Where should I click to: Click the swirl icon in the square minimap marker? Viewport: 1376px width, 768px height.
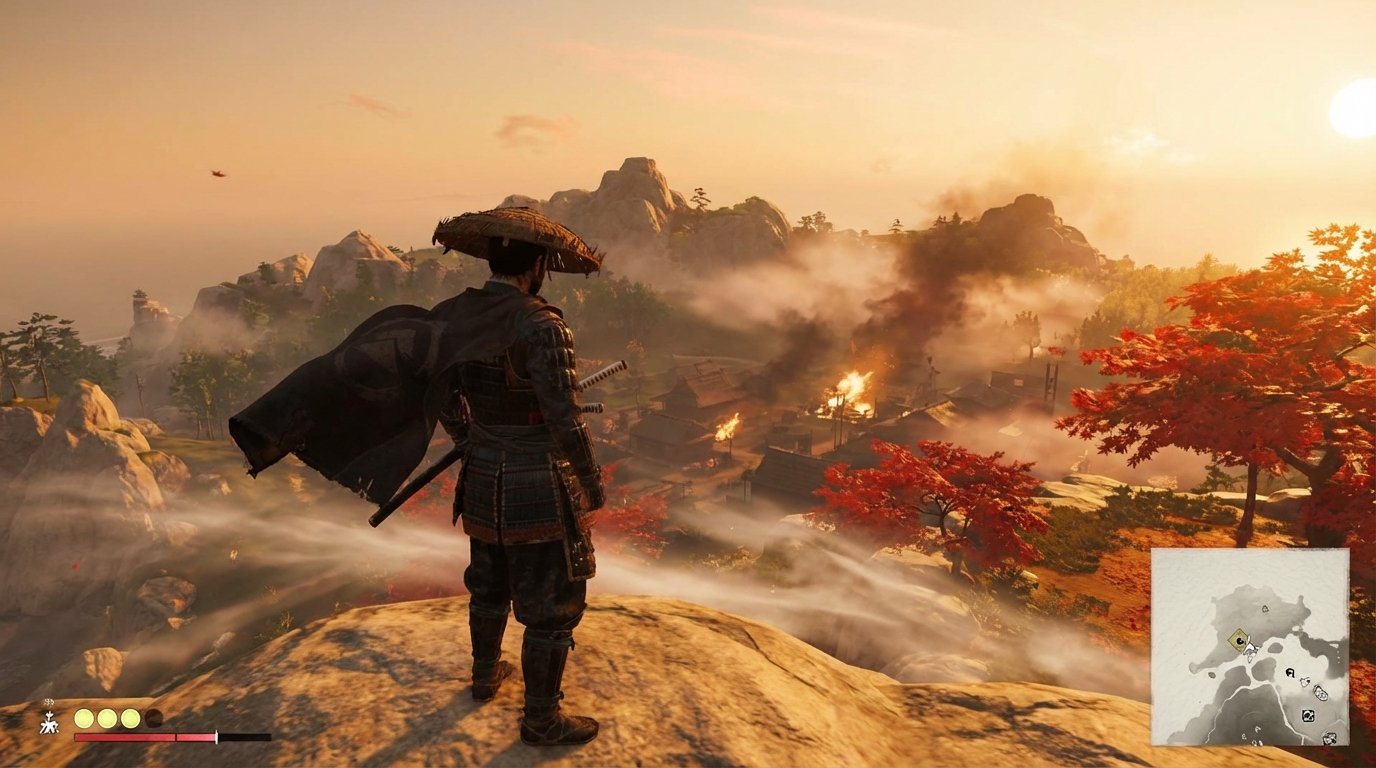tap(1308, 715)
